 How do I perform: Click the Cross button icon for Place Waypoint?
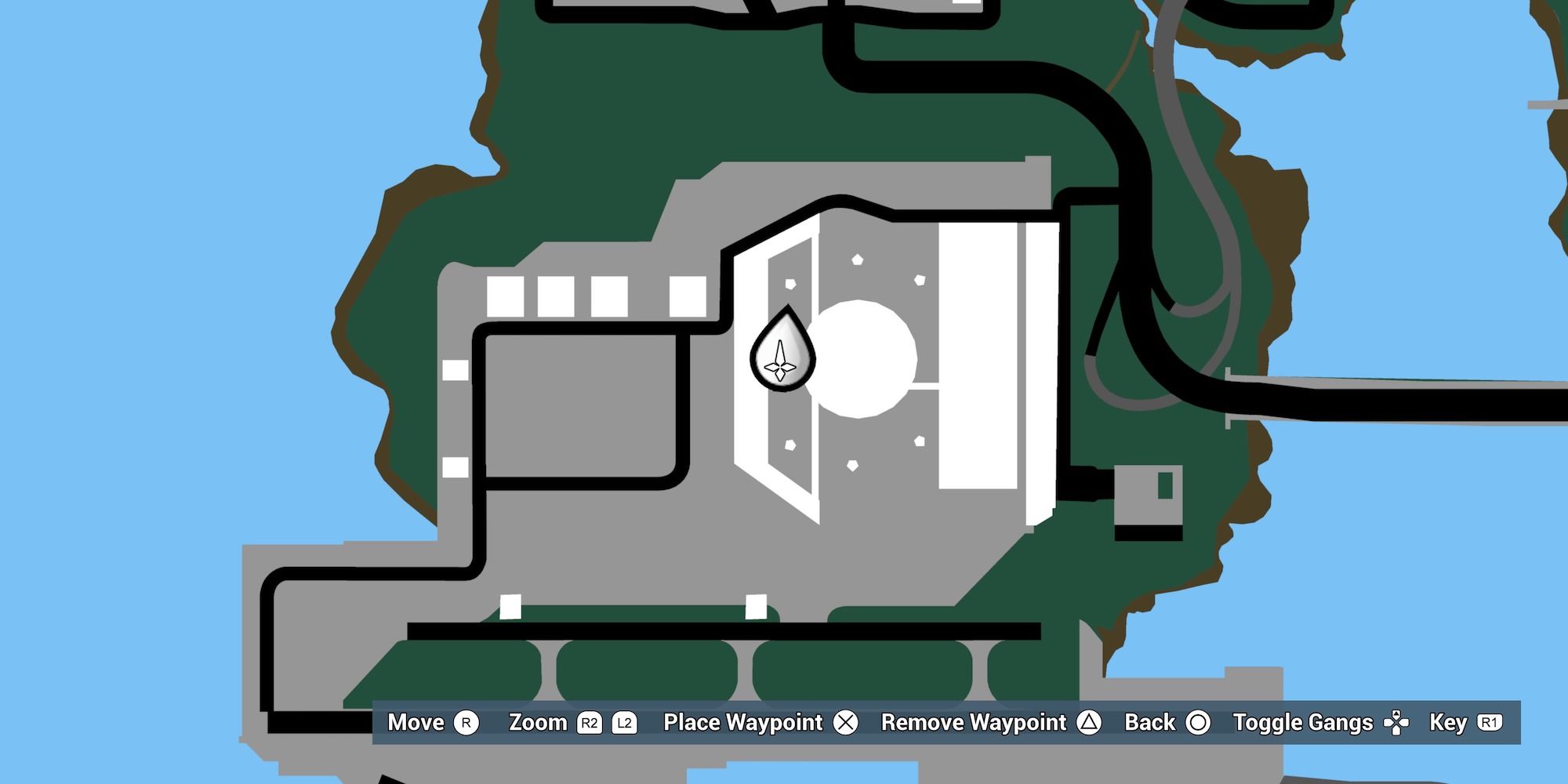pyautogui.click(x=846, y=723)
